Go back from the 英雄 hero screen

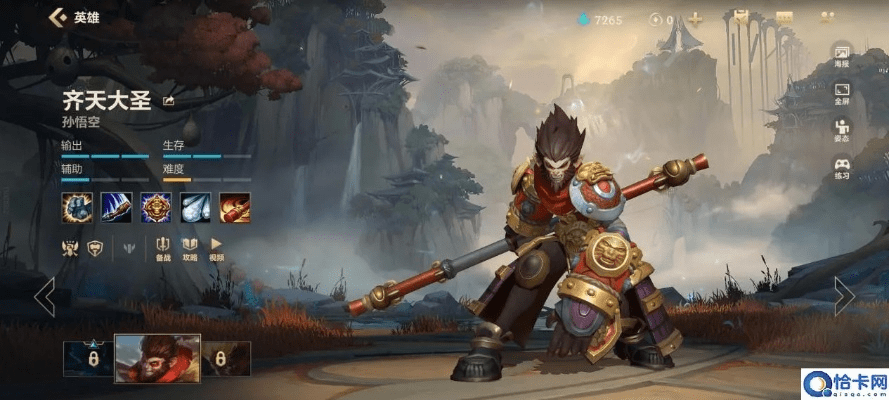pyautogui.click(x=56, y=18)
